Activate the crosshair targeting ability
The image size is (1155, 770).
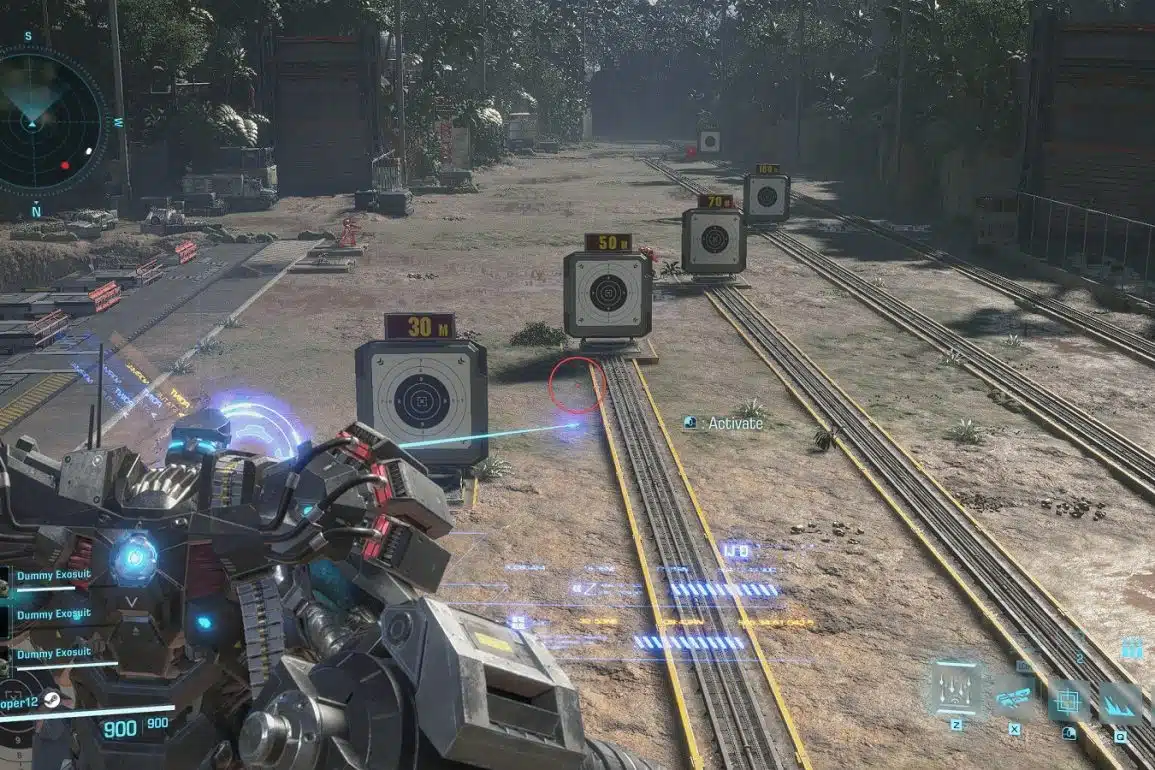(x=1069, y=699)
